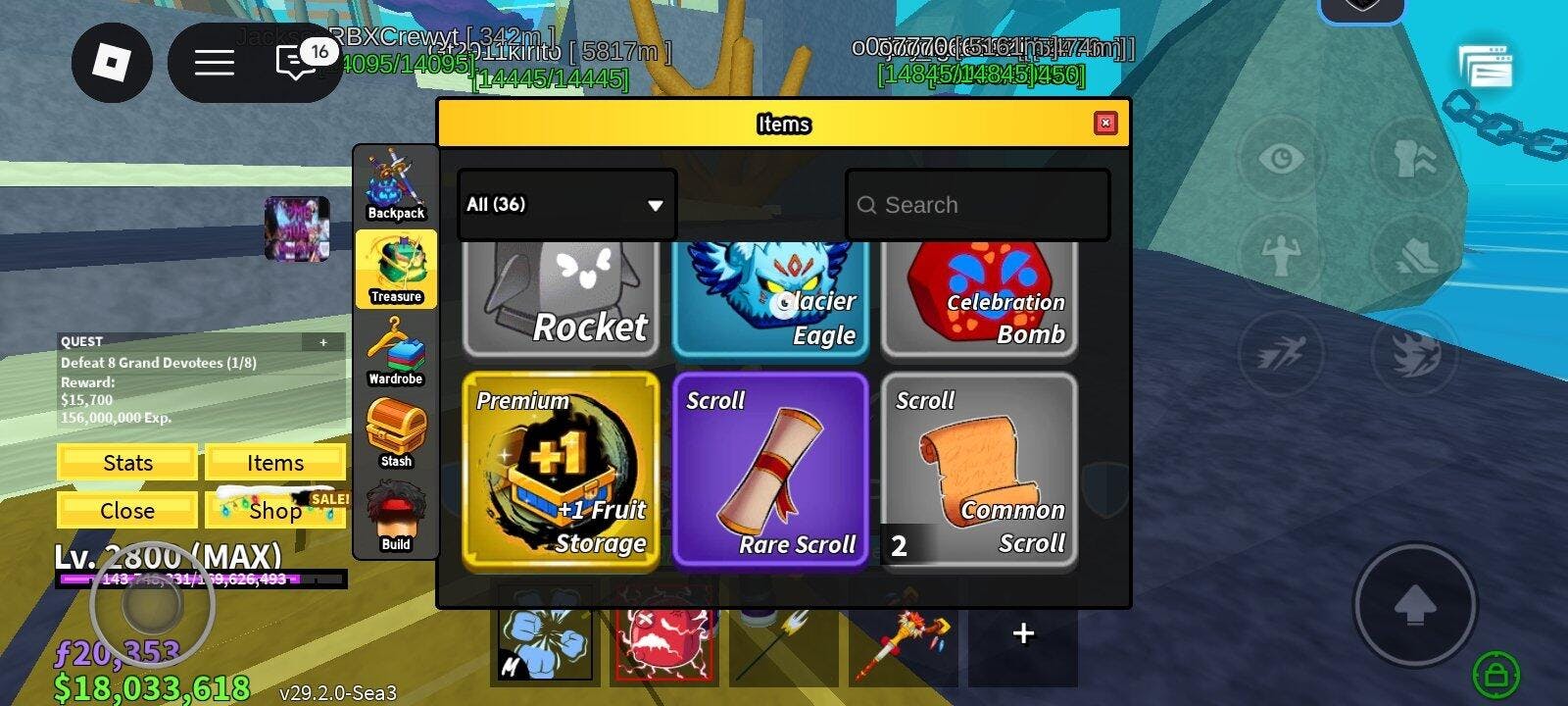Open the Wardrobe tab
Image resolution: width=1568 pixels, height=706 pixels.
pos(396,351)
